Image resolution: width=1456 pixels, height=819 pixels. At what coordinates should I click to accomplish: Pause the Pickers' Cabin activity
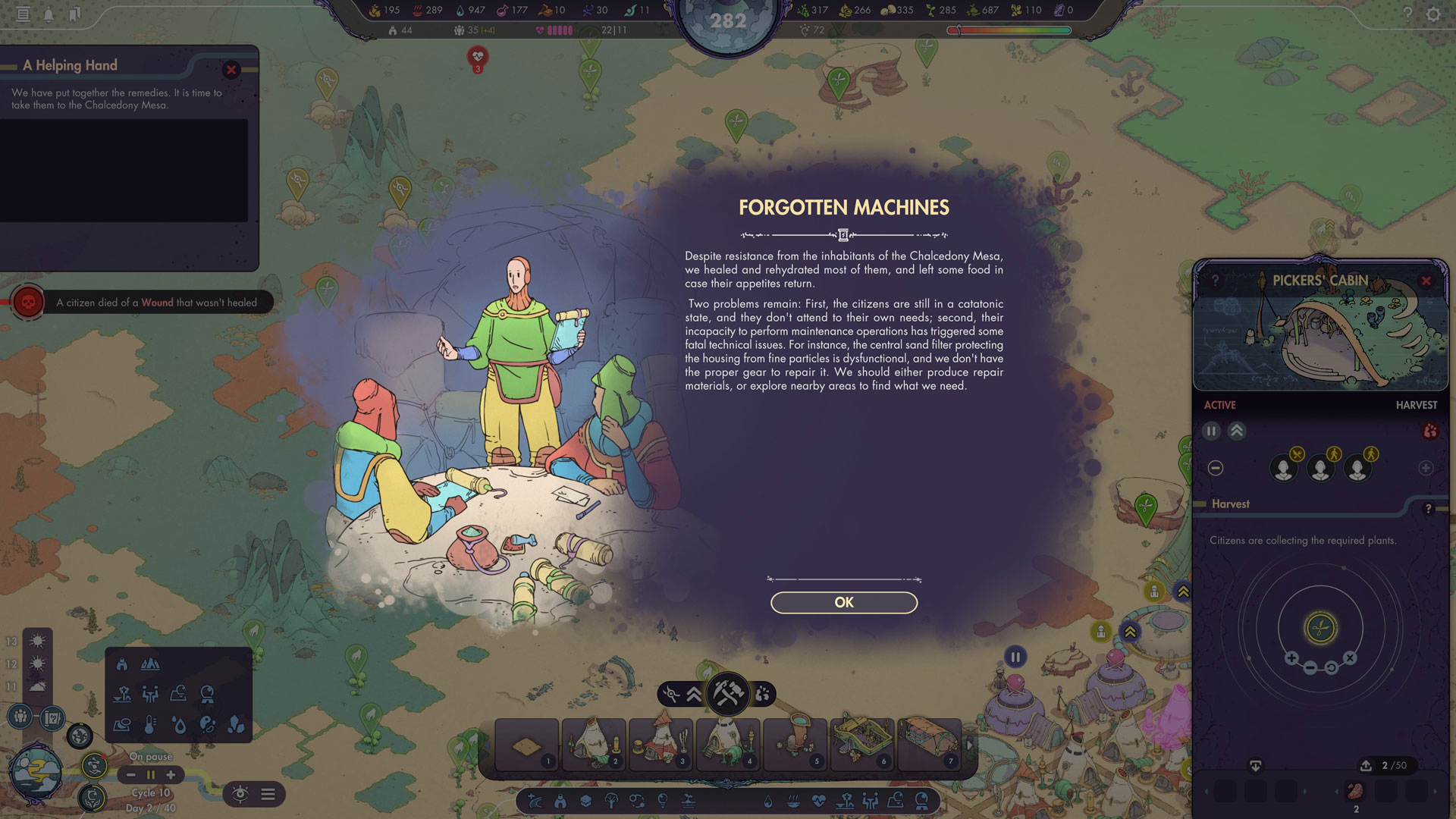1211,431
